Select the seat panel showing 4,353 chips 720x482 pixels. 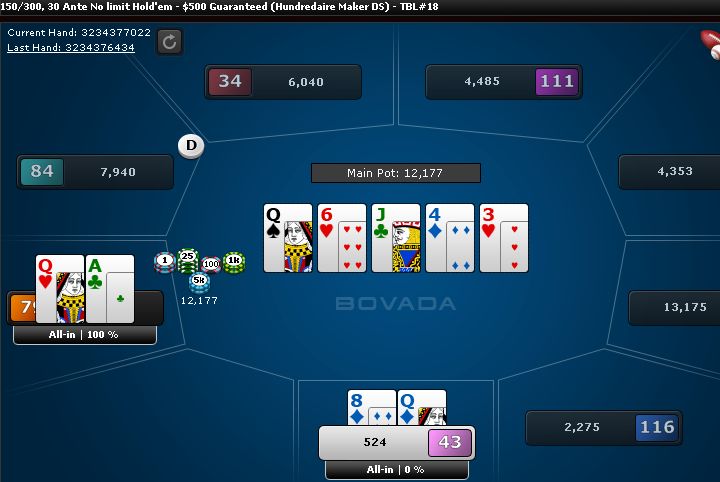669,172
